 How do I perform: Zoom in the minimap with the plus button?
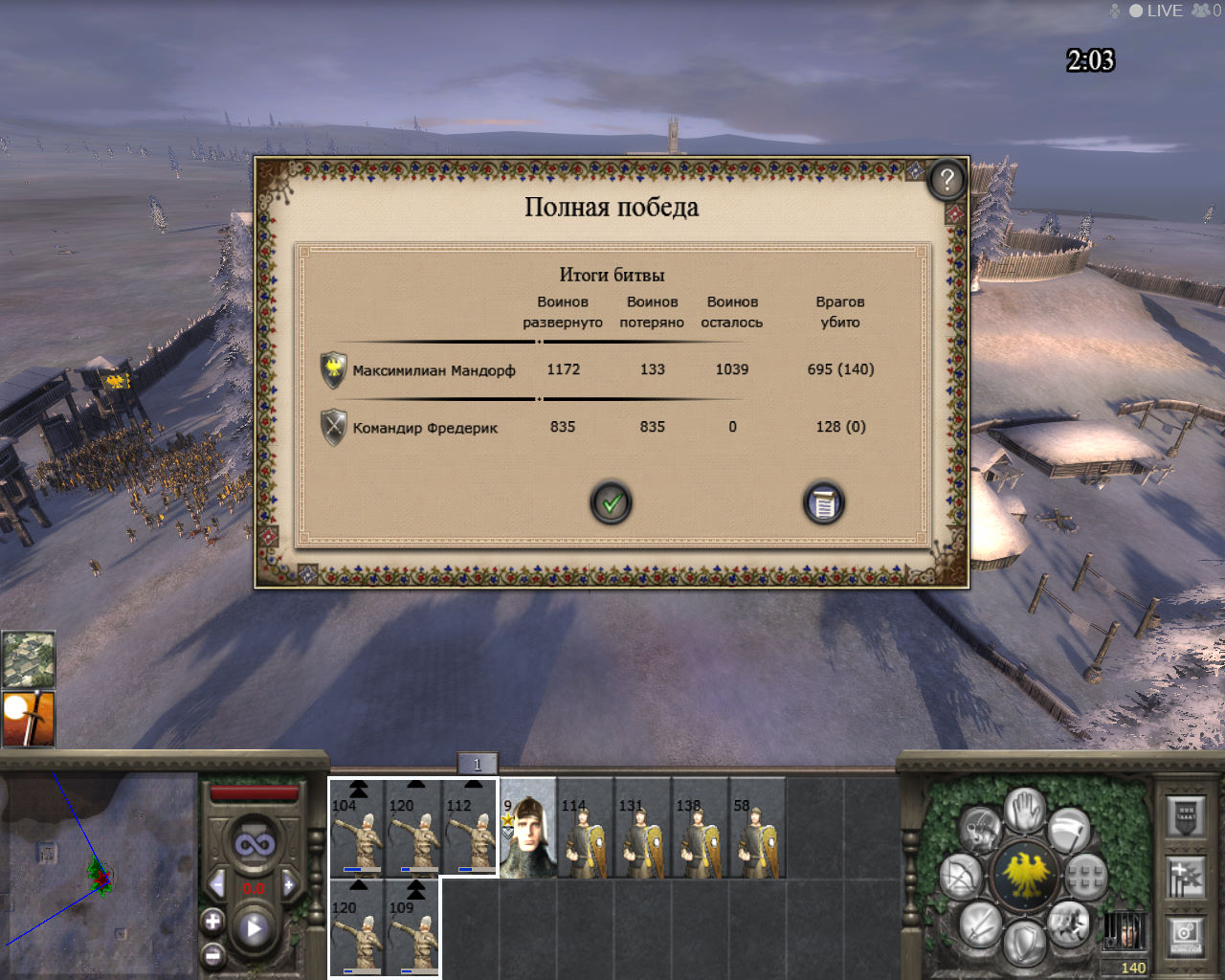coord(212,922)
